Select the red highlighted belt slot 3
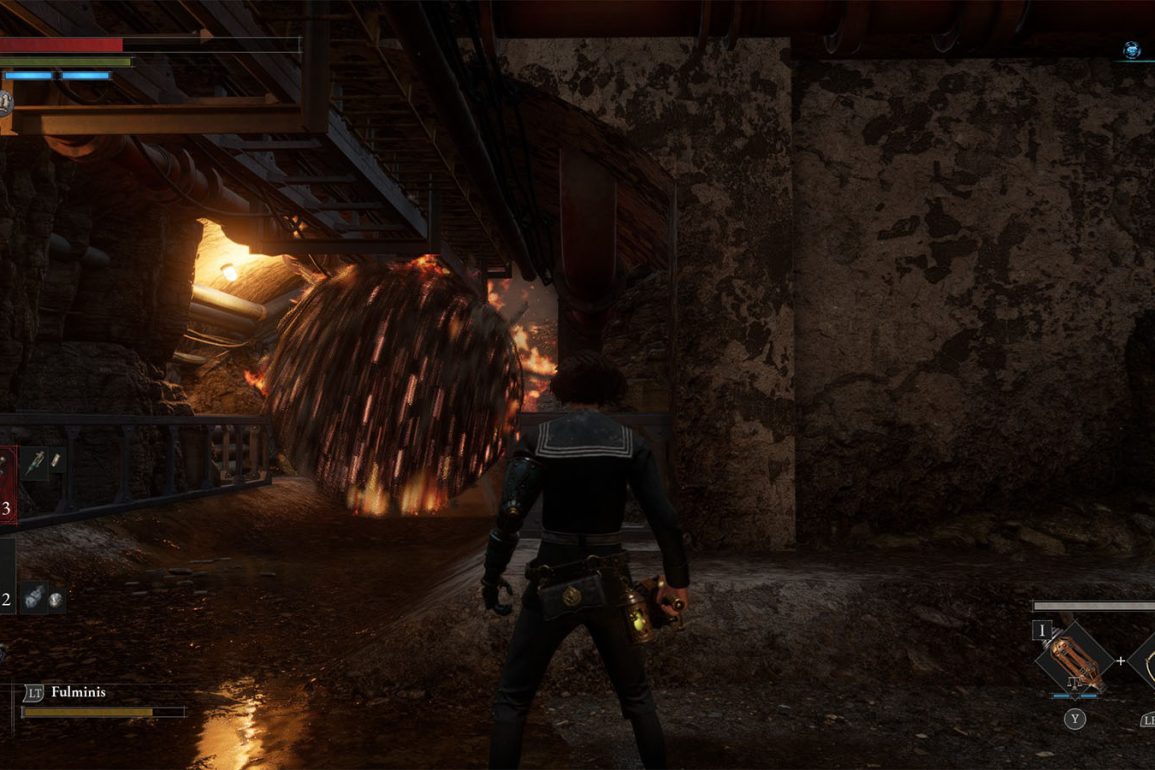Screen dimensions: 1155x770 [x=7, y=485]
